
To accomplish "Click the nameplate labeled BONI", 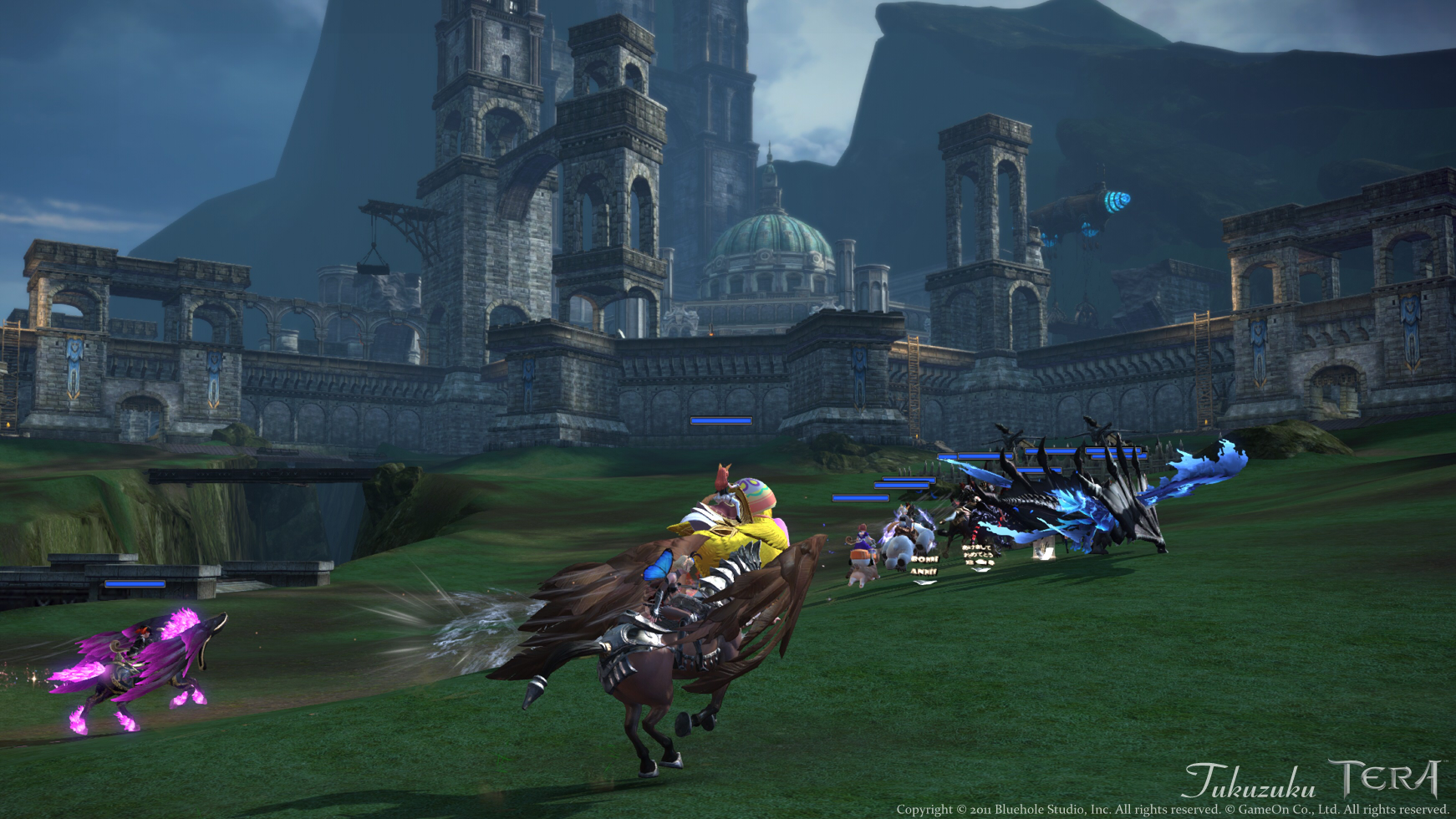I will 926,560.
